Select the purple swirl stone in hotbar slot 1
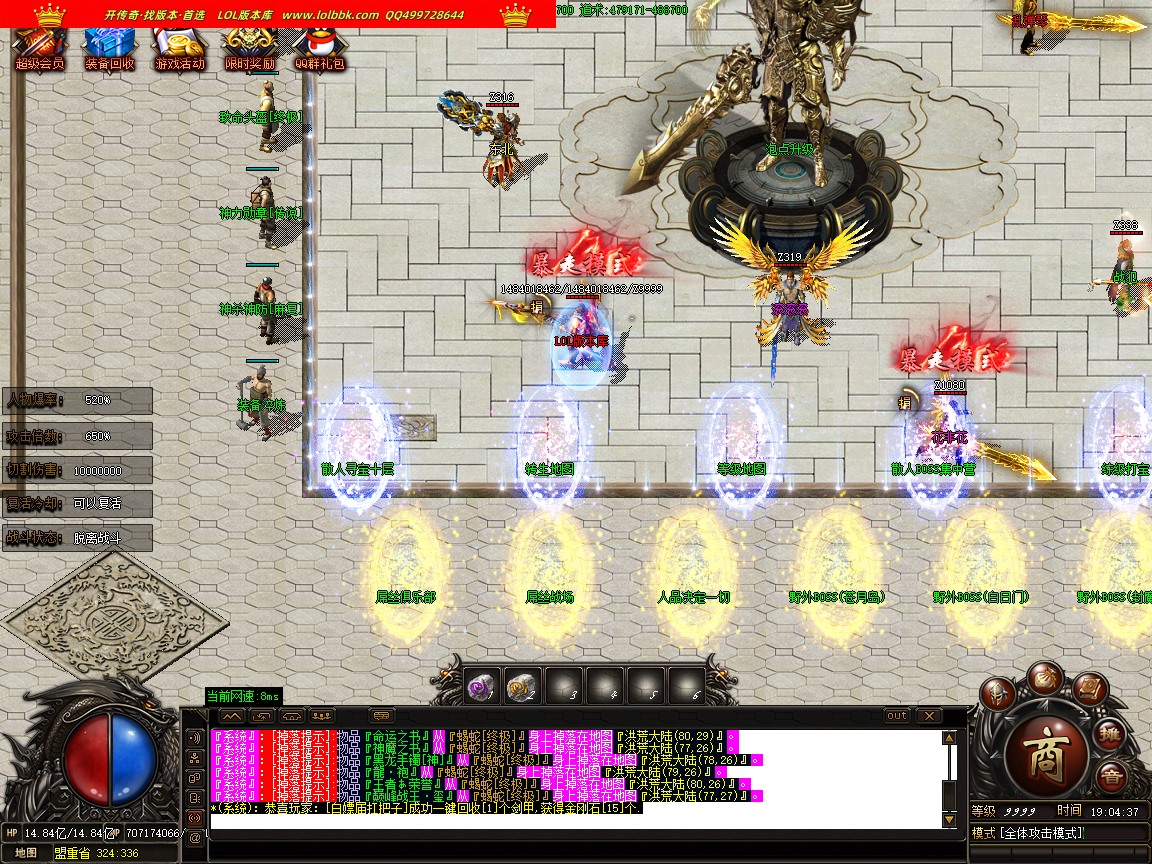This screenshot has width=1152, height=864. tap(481, 686)
